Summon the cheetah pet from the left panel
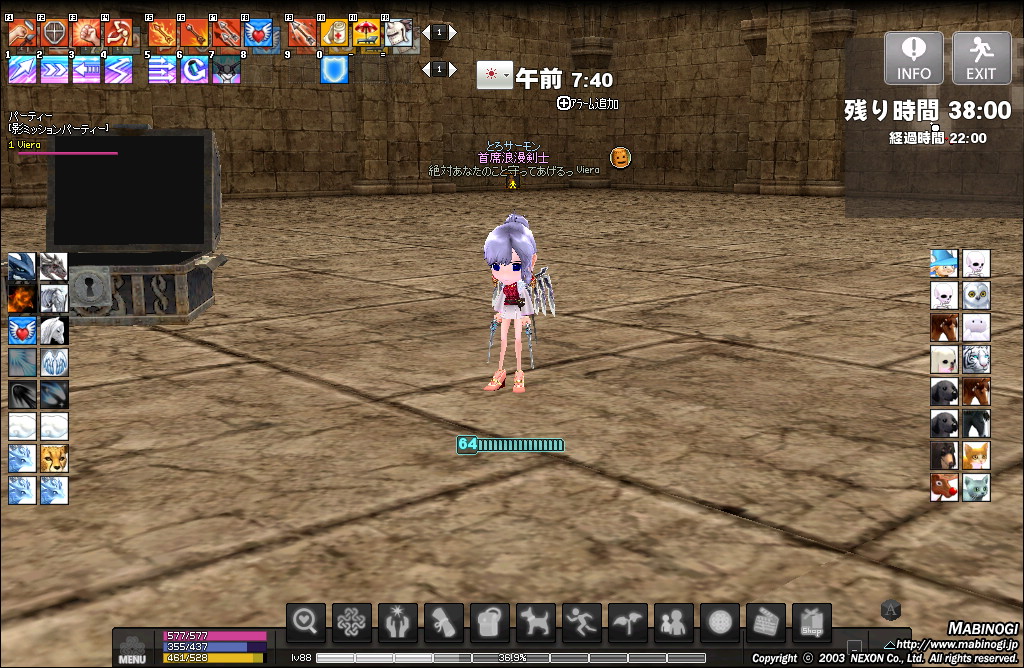1024x668 pixels. [54, 459]
